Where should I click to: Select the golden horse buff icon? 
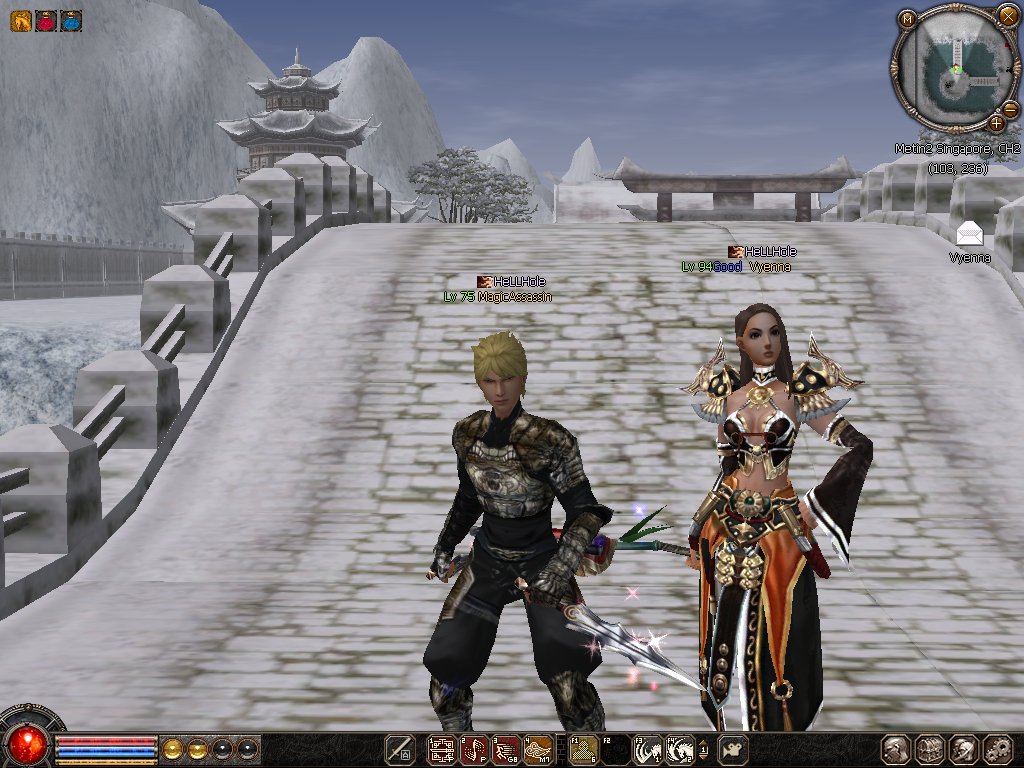[20, 20]
